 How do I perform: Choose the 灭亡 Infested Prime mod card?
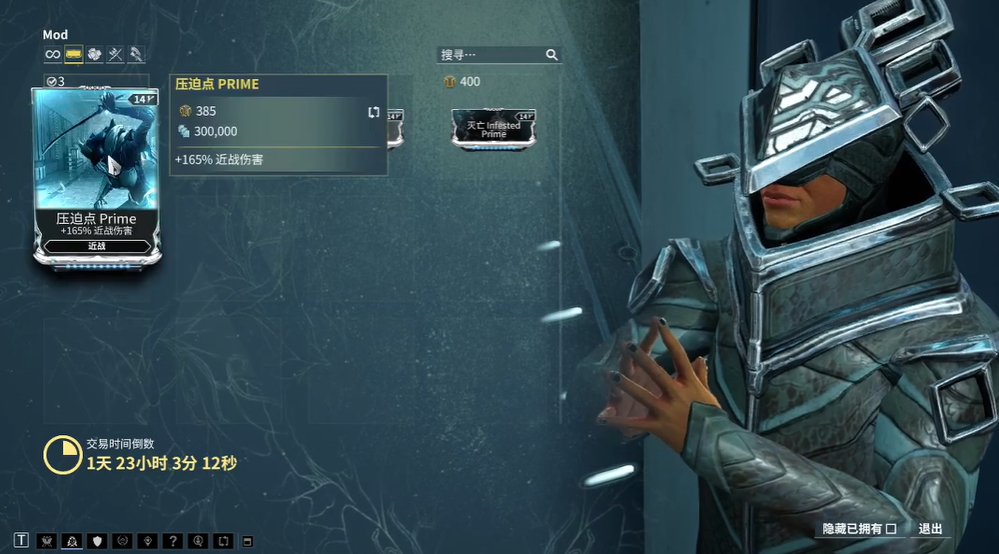click(493, 129)
